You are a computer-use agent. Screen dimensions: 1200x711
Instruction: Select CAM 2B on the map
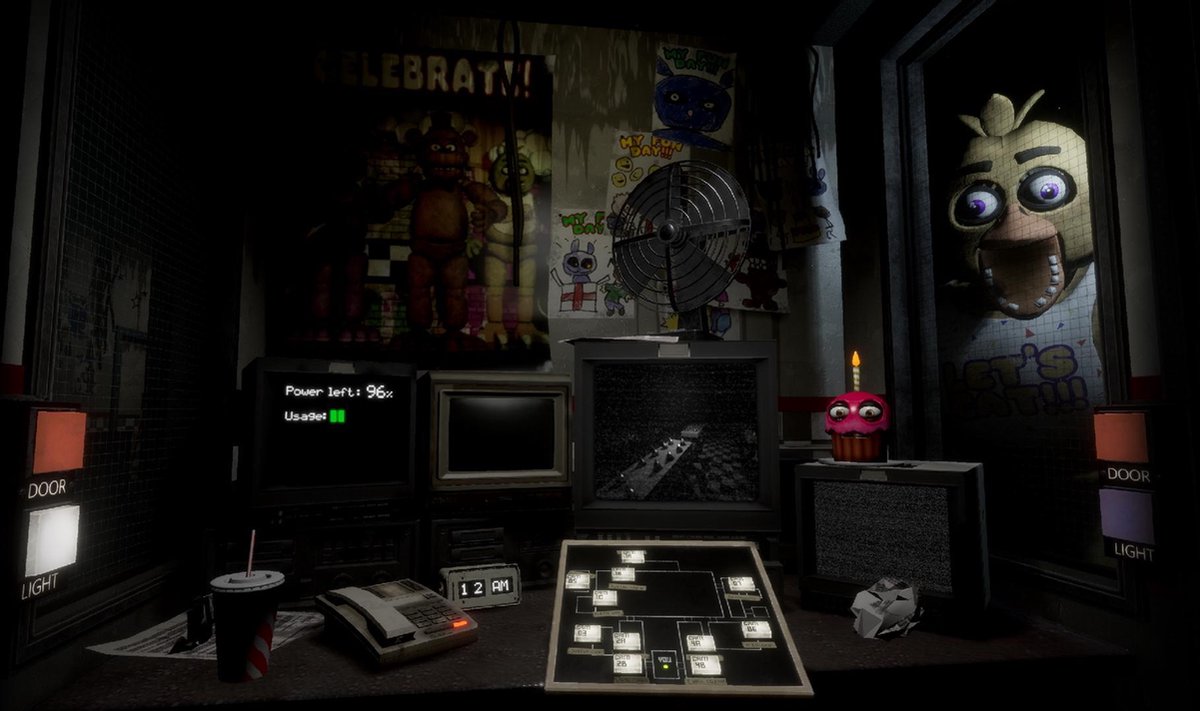coord(628,663)
